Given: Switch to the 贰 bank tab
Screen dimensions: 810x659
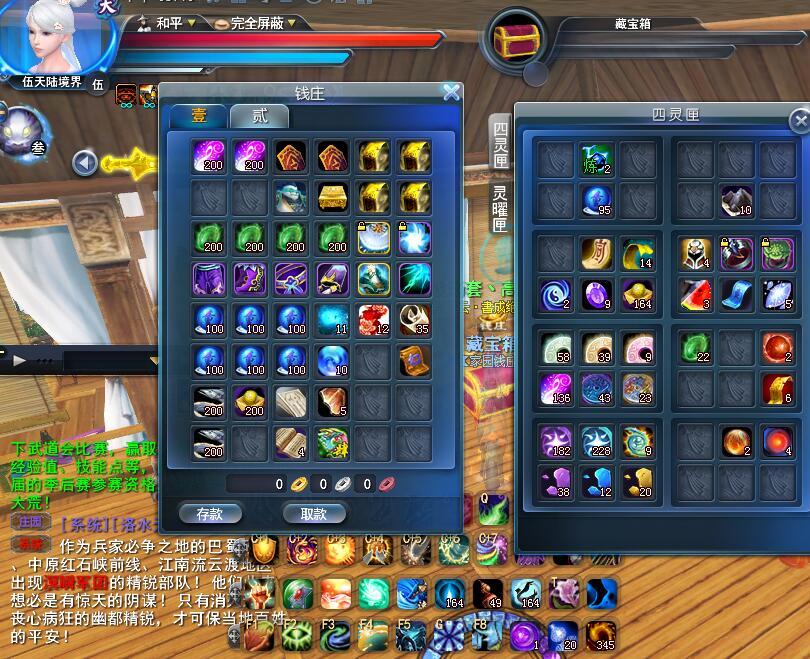Looking at the screenshot, I should point(259,115).
